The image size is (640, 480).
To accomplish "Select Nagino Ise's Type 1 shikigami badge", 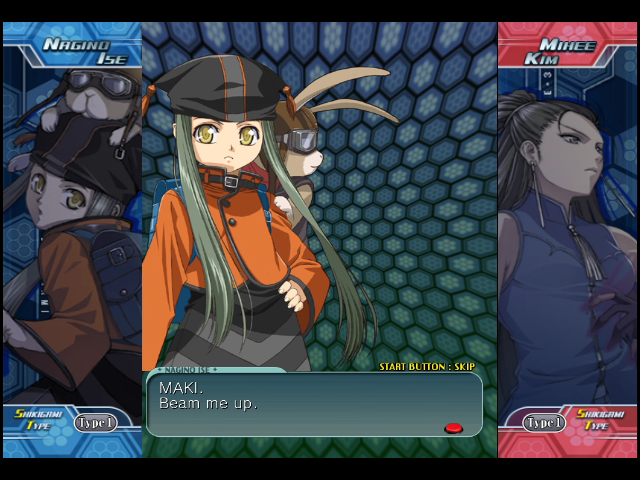I will click(x=95, y=423).
